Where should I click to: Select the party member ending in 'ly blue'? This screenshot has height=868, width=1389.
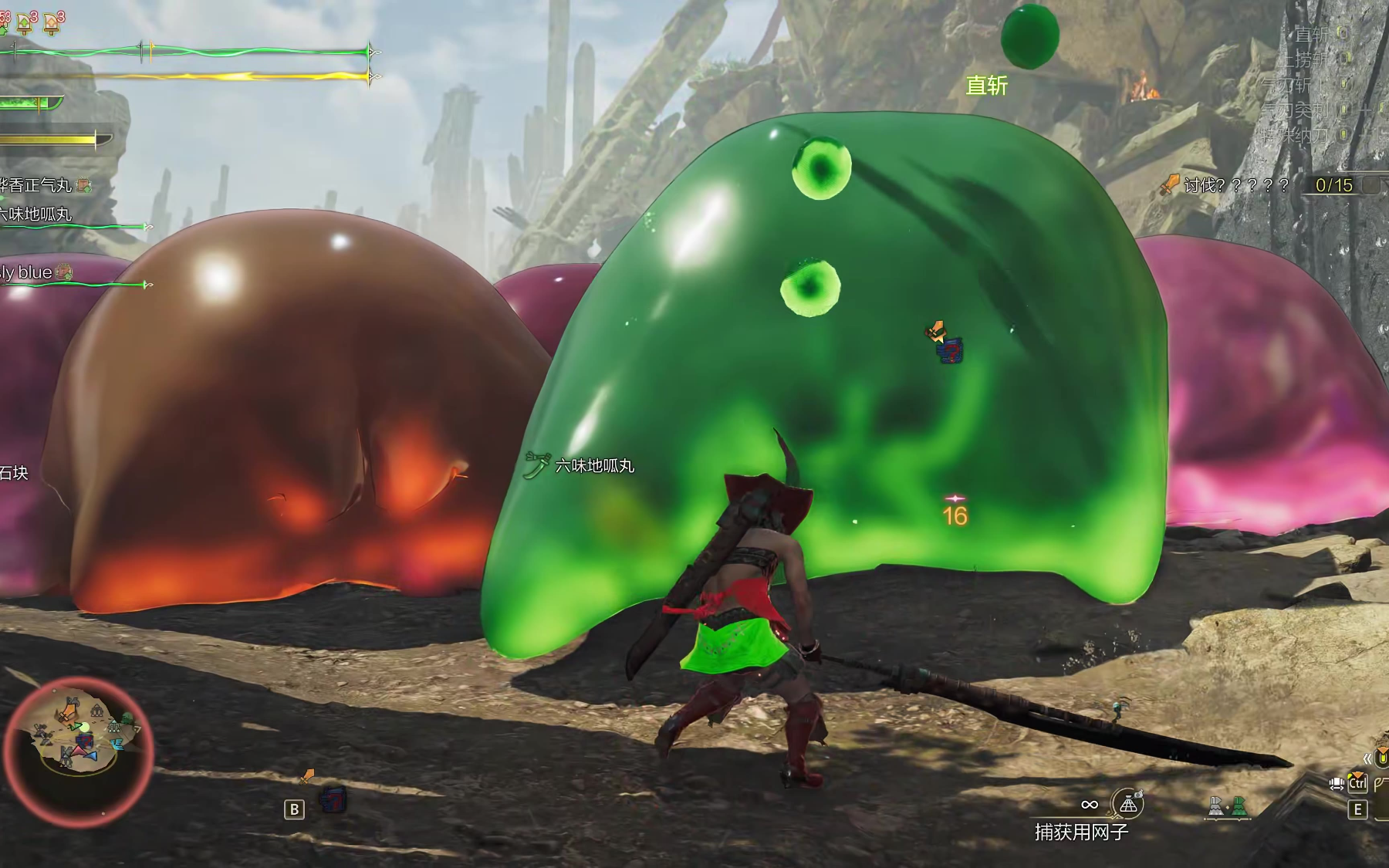click(x=28, y=272)
